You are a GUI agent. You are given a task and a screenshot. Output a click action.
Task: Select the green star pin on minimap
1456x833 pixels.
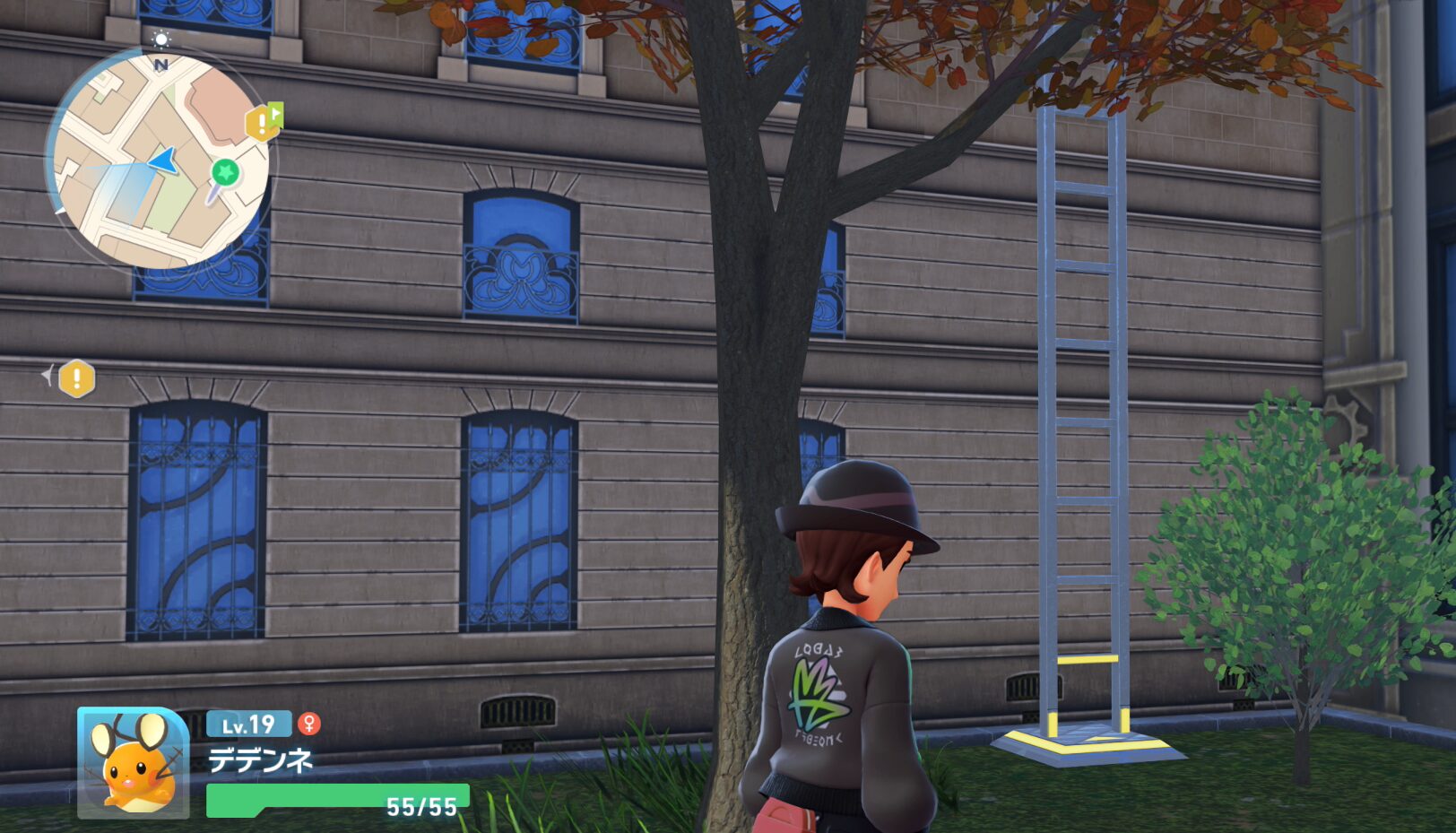tap(225, 171)
